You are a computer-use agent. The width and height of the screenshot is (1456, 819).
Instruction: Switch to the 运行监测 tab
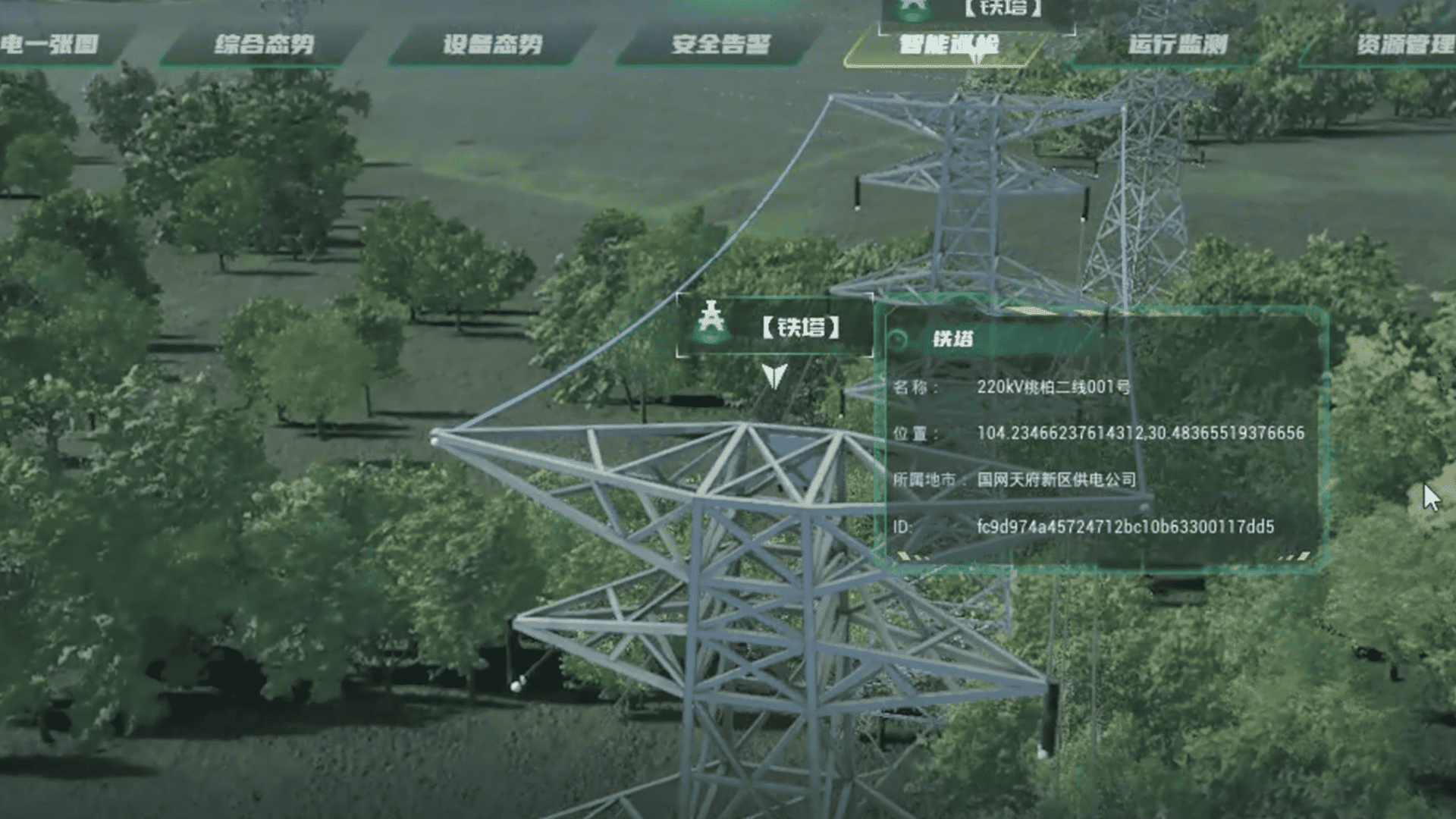point(1177,45)
